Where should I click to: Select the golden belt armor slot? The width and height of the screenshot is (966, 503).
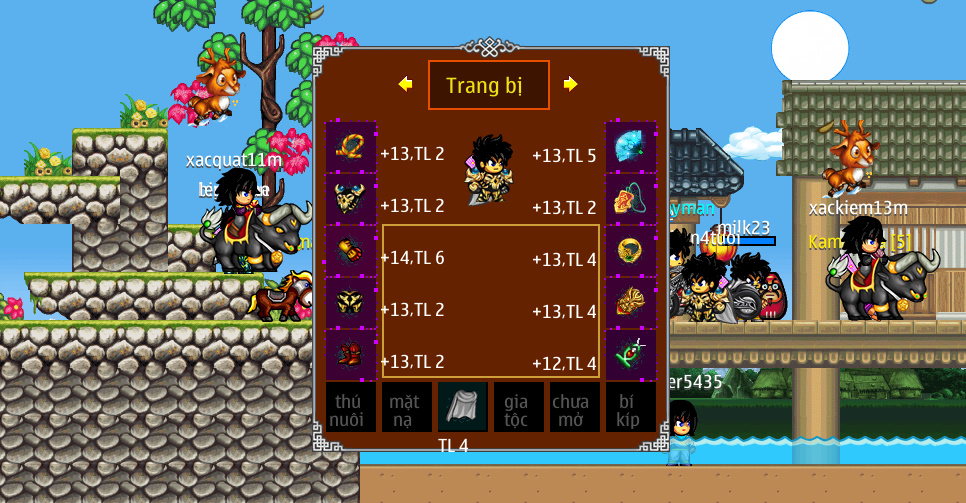(x=631, y=303)
